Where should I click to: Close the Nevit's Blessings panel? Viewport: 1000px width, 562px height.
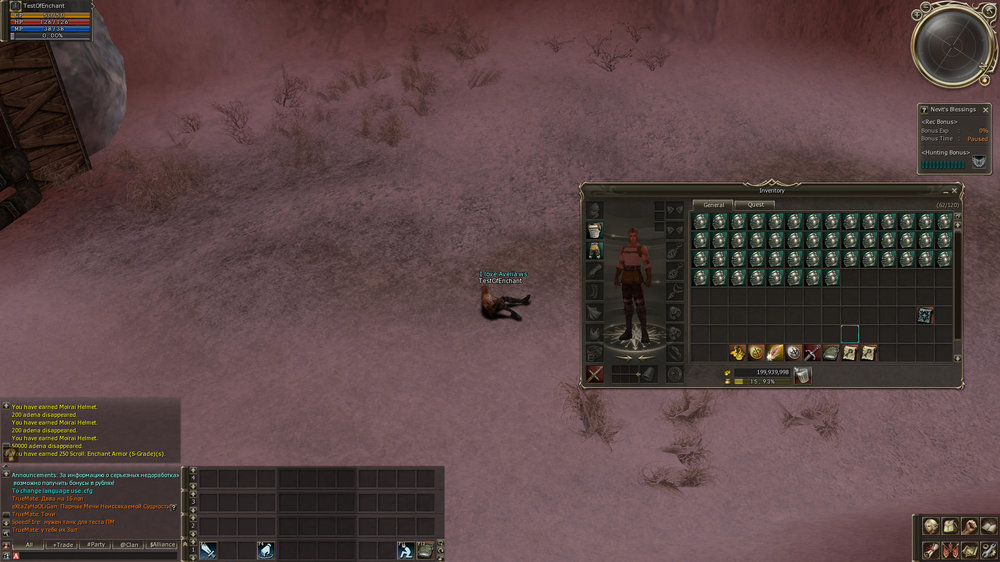coord(986,108)
